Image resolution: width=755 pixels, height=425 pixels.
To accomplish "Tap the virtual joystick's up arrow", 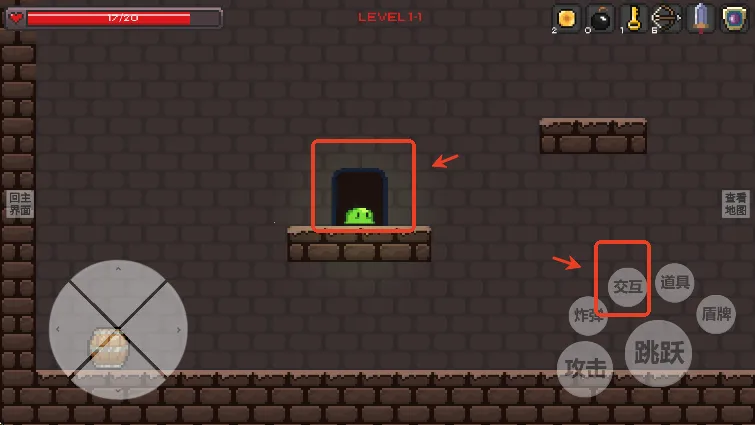I will pos(118,269).
